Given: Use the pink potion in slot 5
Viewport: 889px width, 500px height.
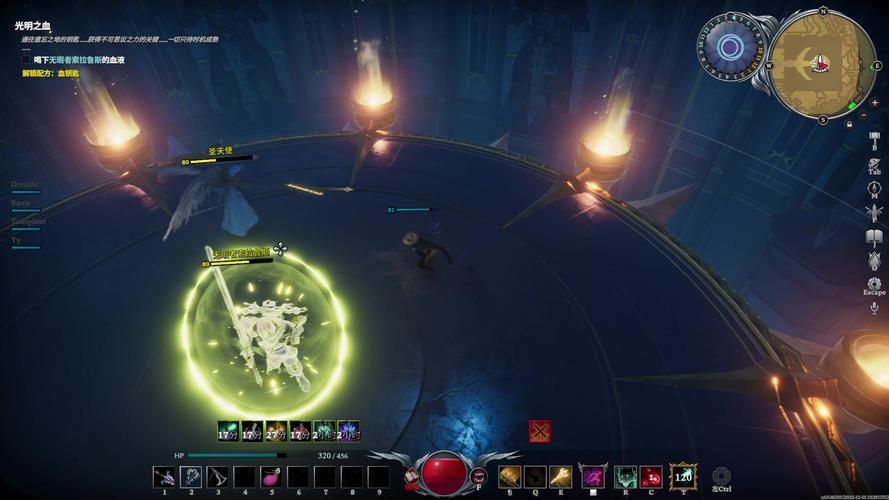Looking at the screenshot, I should click(271, 477).
